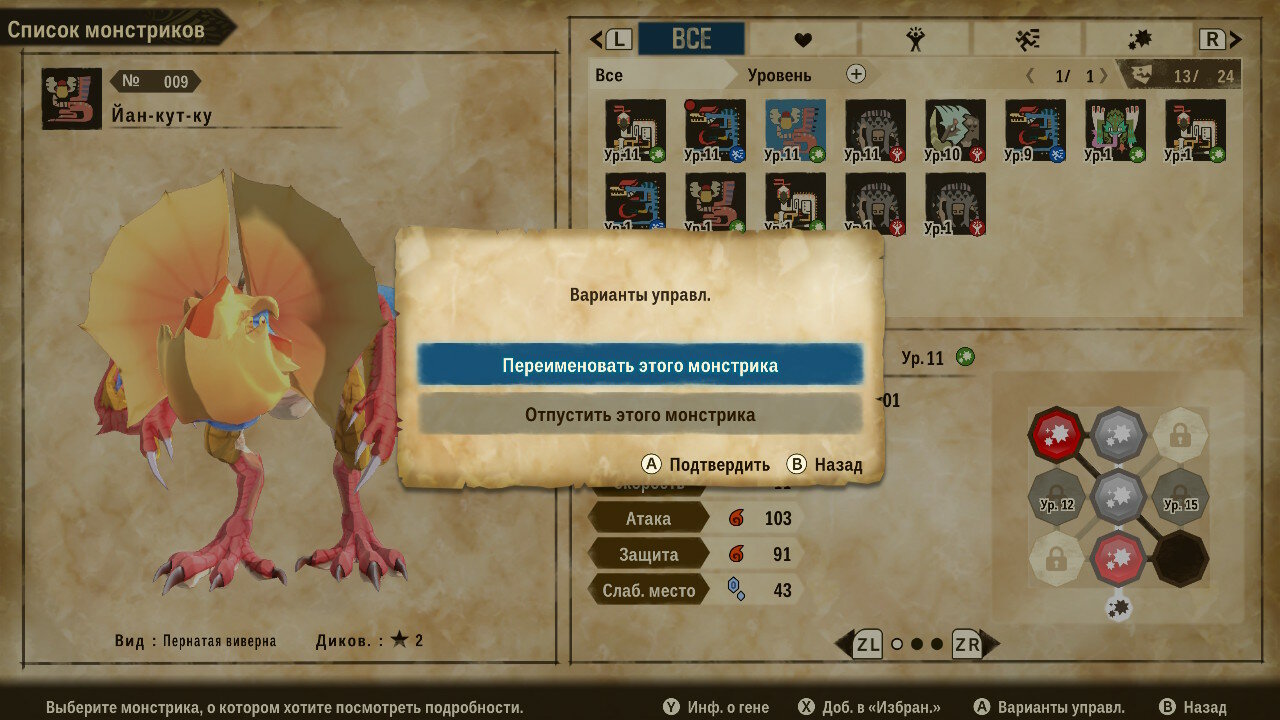1280x720 pixels.
Task: Select the locked Ур. 15 gene slot
Action: pyautogui.click(x=1181, y=497)
